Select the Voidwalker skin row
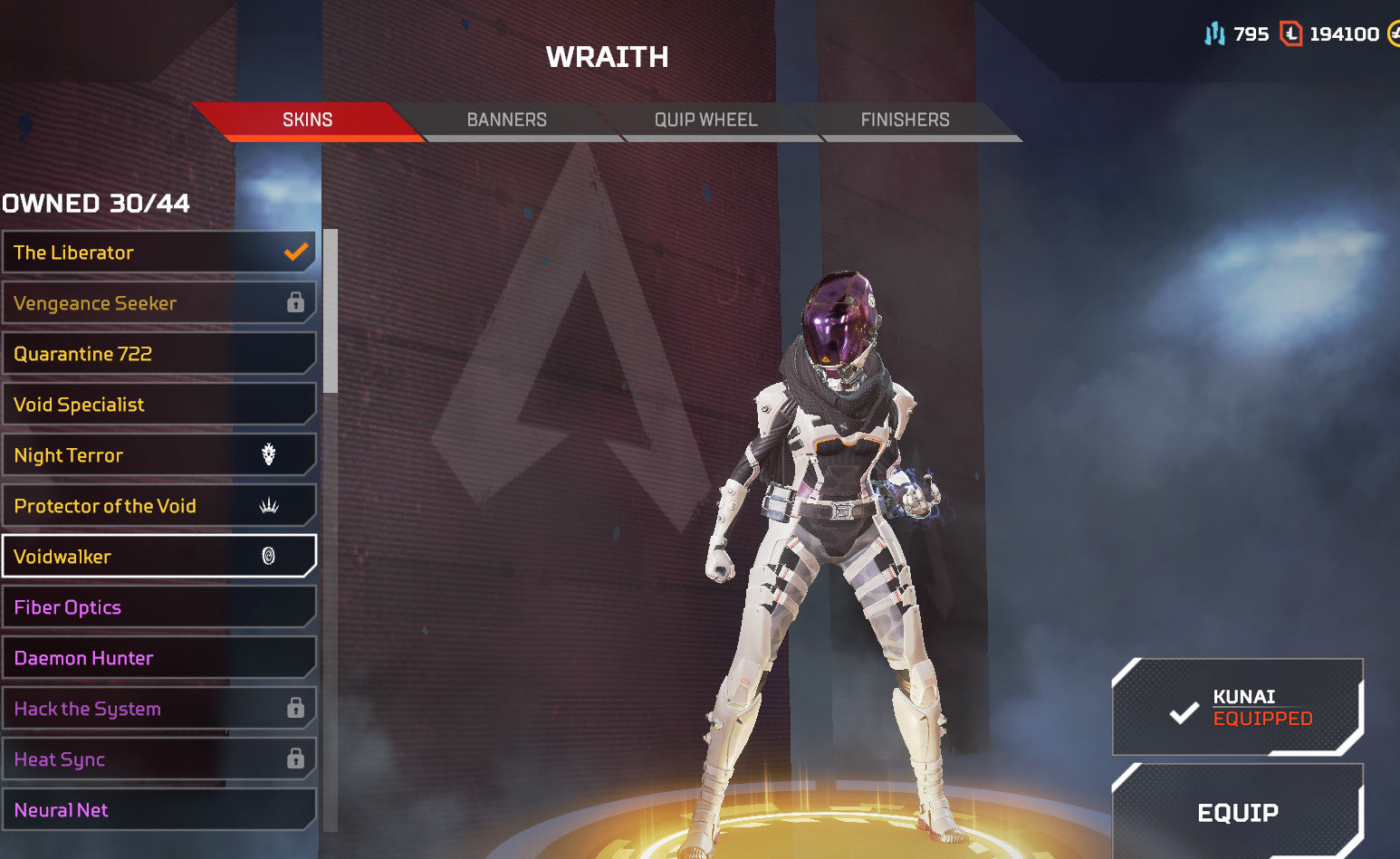 click(158, 557)
